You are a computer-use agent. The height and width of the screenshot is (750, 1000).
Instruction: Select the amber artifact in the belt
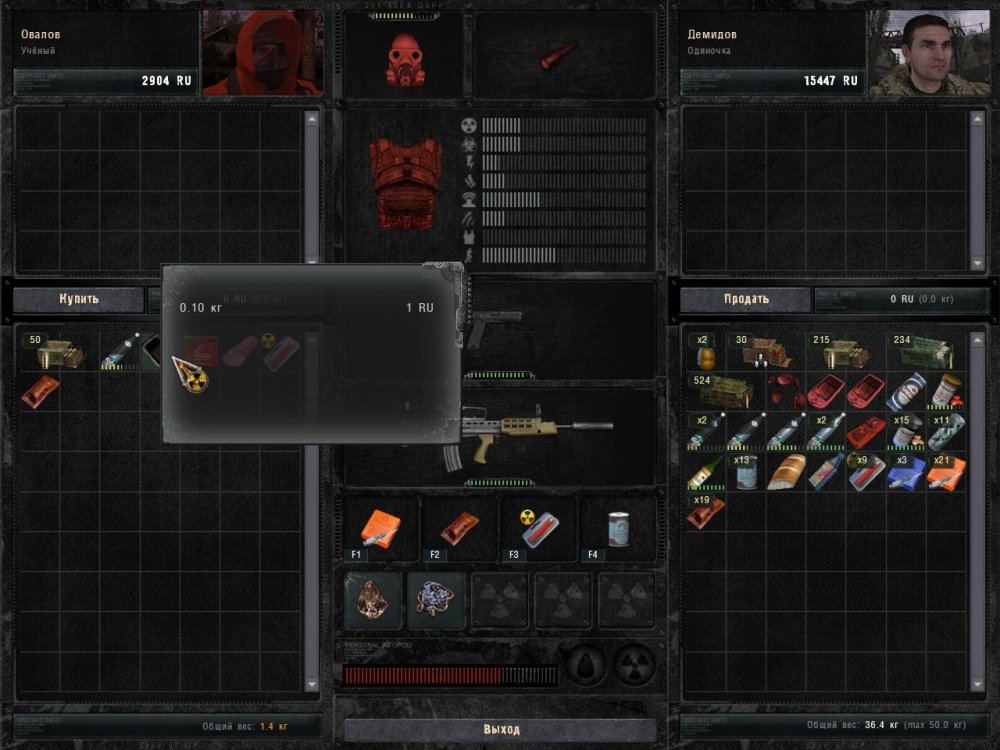373,600
